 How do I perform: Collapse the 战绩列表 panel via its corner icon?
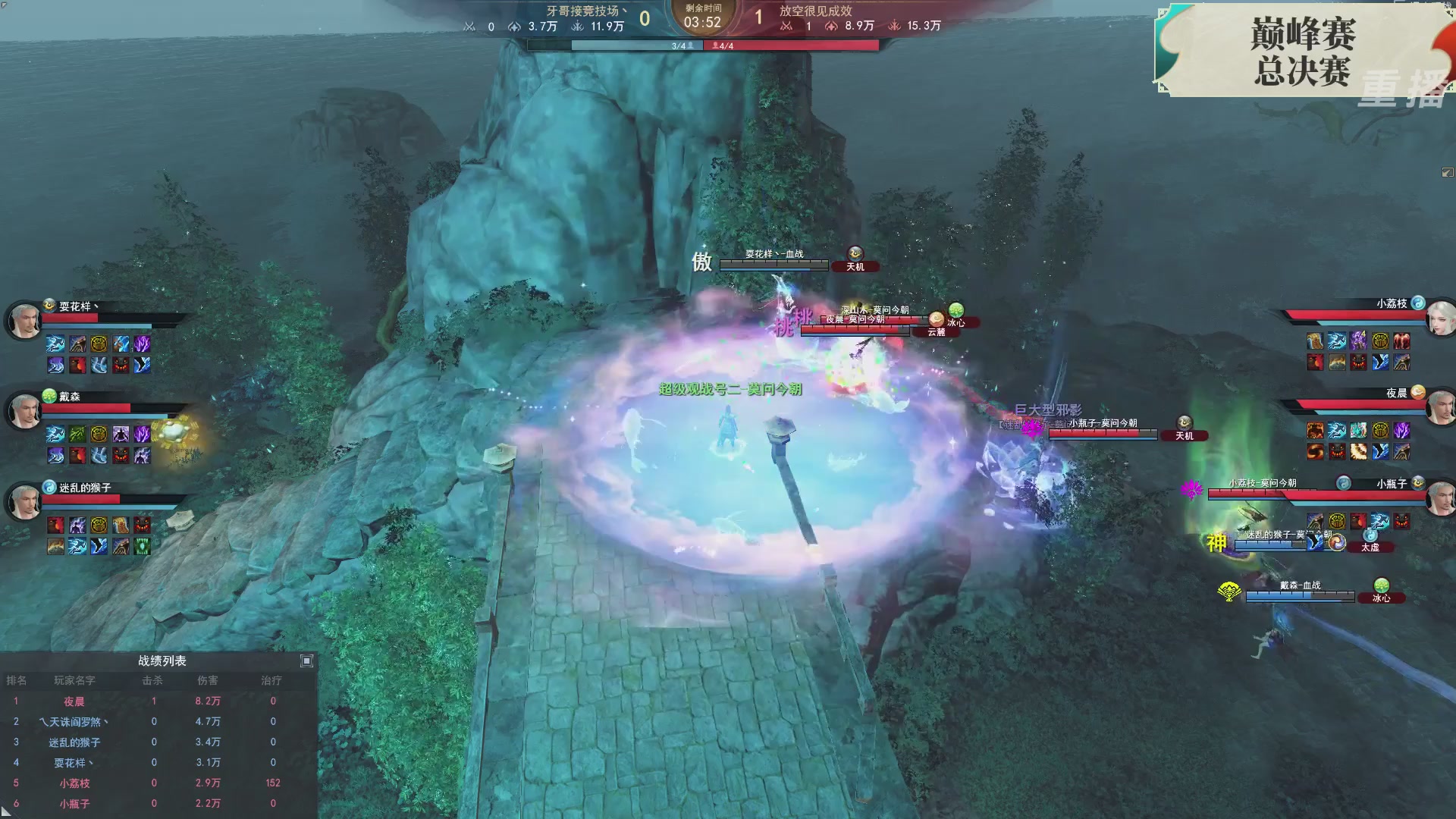306,661
